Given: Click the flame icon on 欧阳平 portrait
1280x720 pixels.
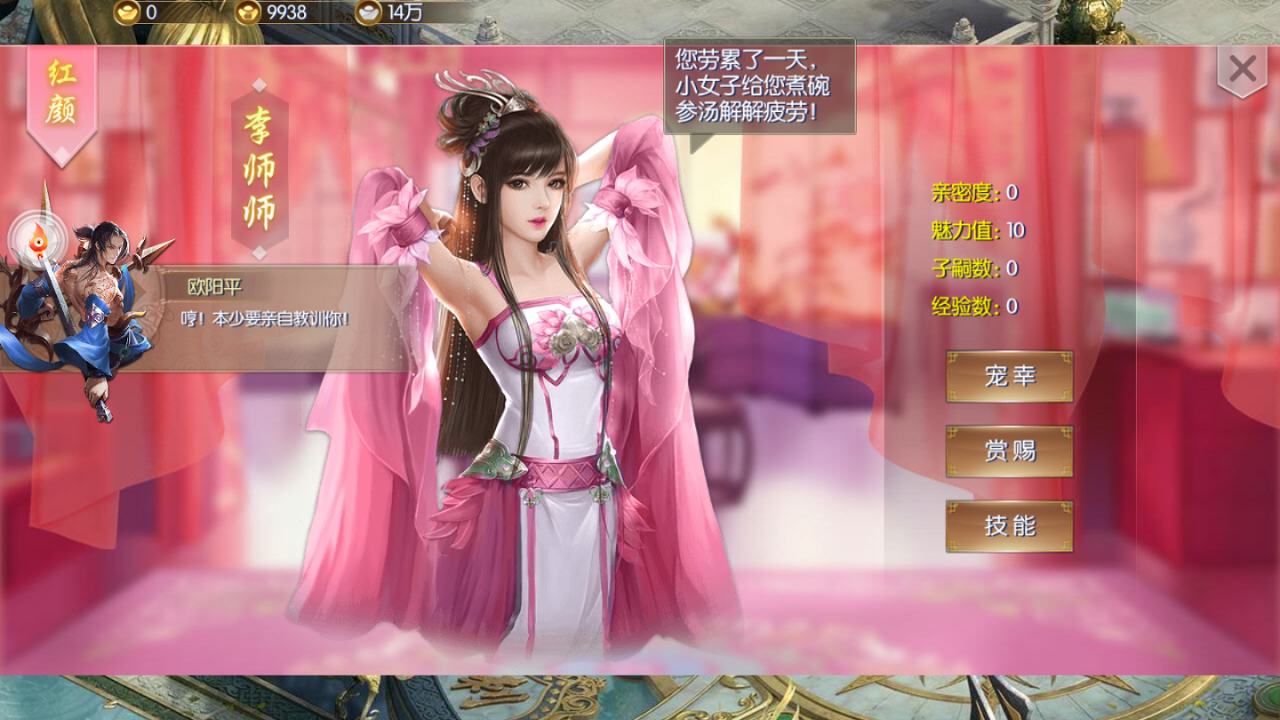Looking at the screenshot, I should [x=37, y=239].
